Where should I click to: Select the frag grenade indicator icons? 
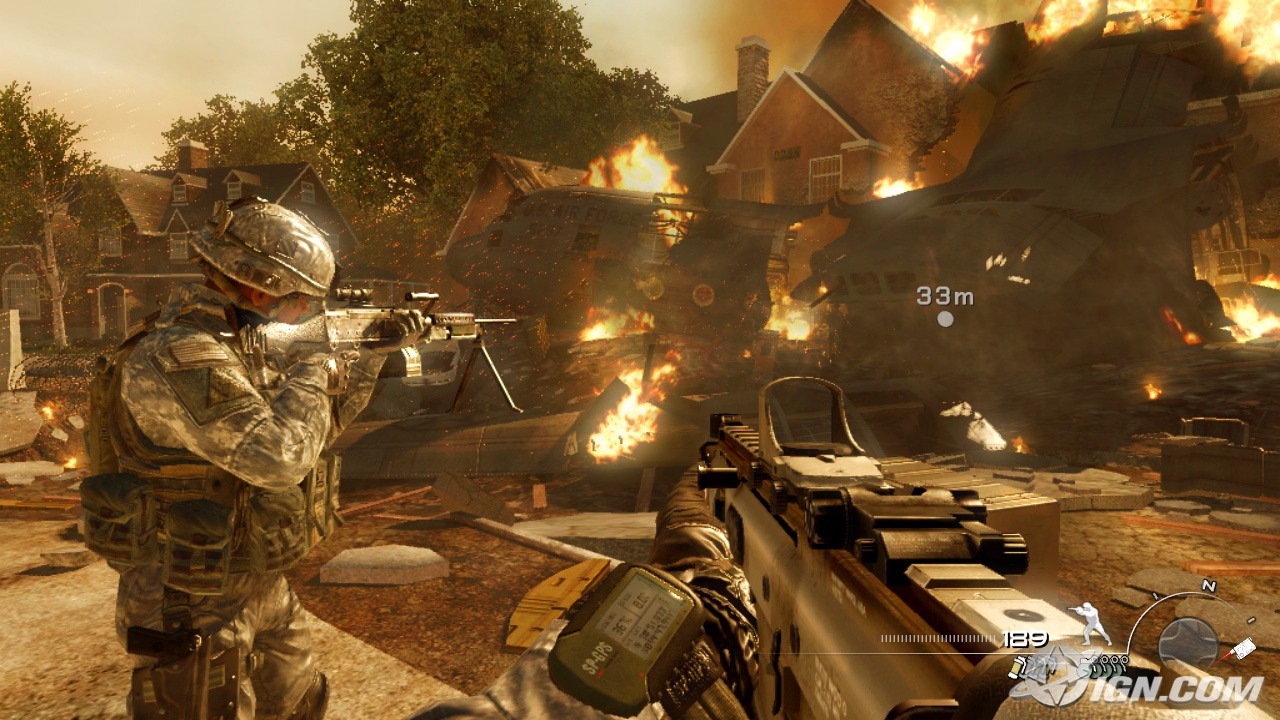1102,669
